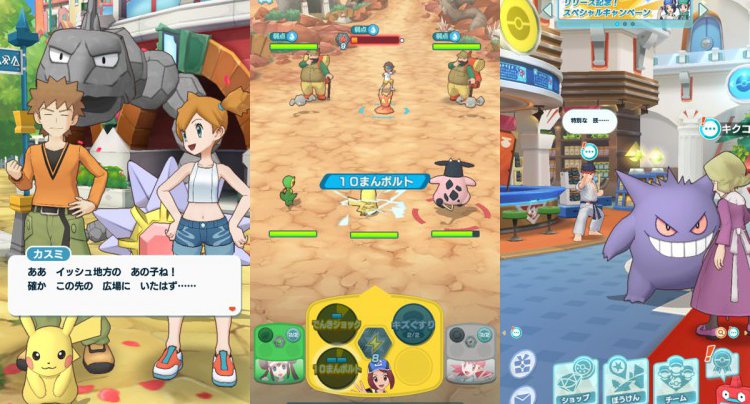Switch to the green trainer panel

(279, 354)
